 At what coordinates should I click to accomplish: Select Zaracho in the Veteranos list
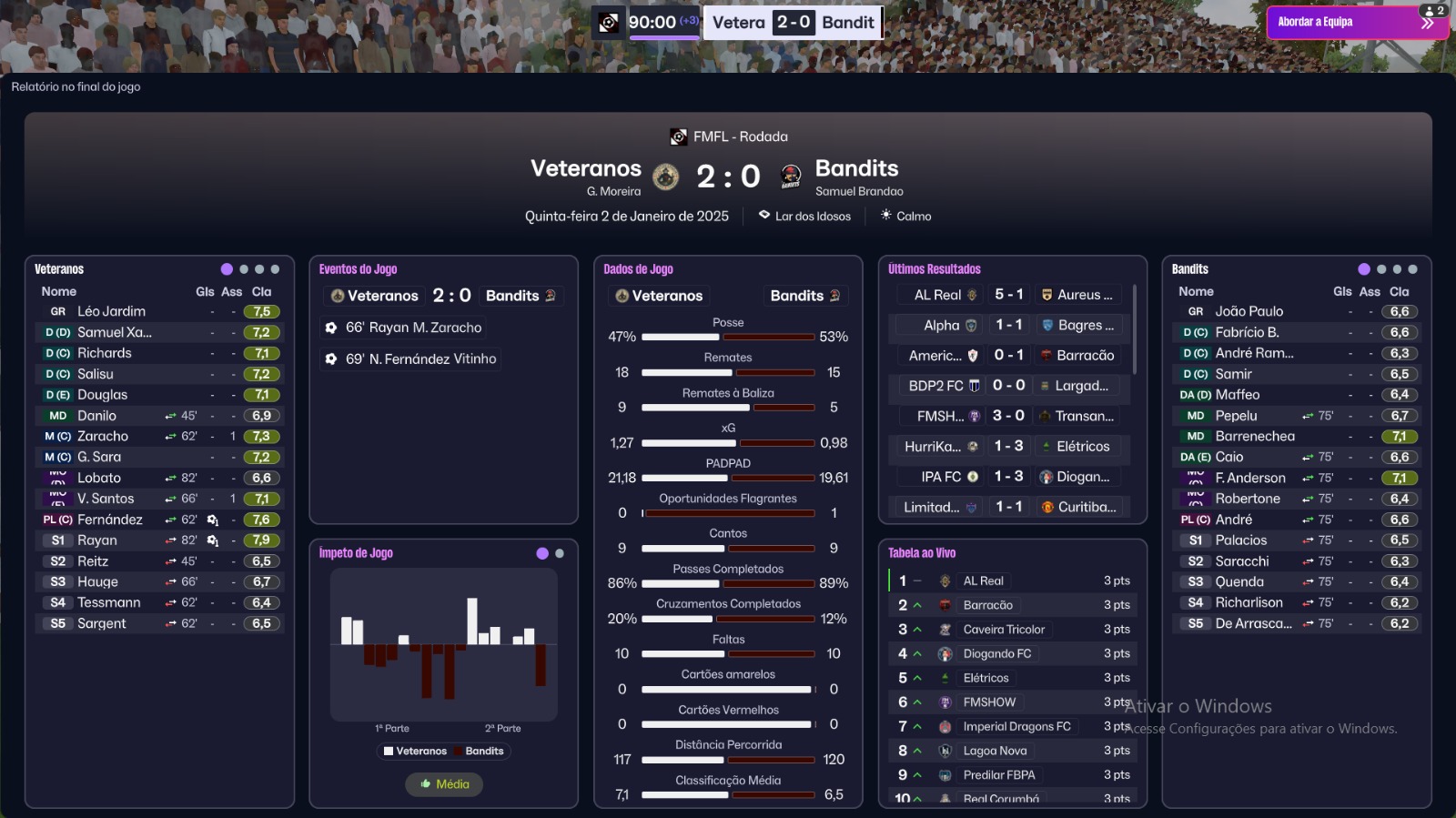click(102, 436)
